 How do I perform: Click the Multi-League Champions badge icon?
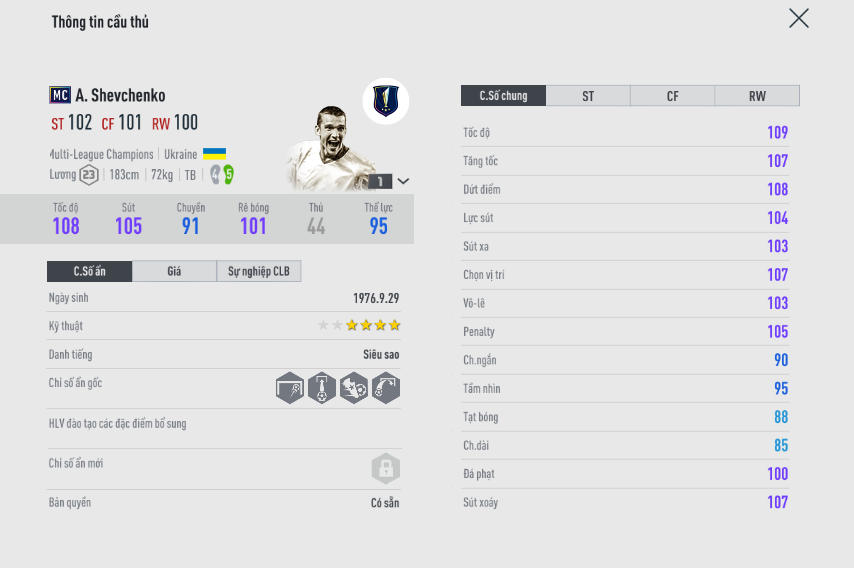[x=385, y=100]
